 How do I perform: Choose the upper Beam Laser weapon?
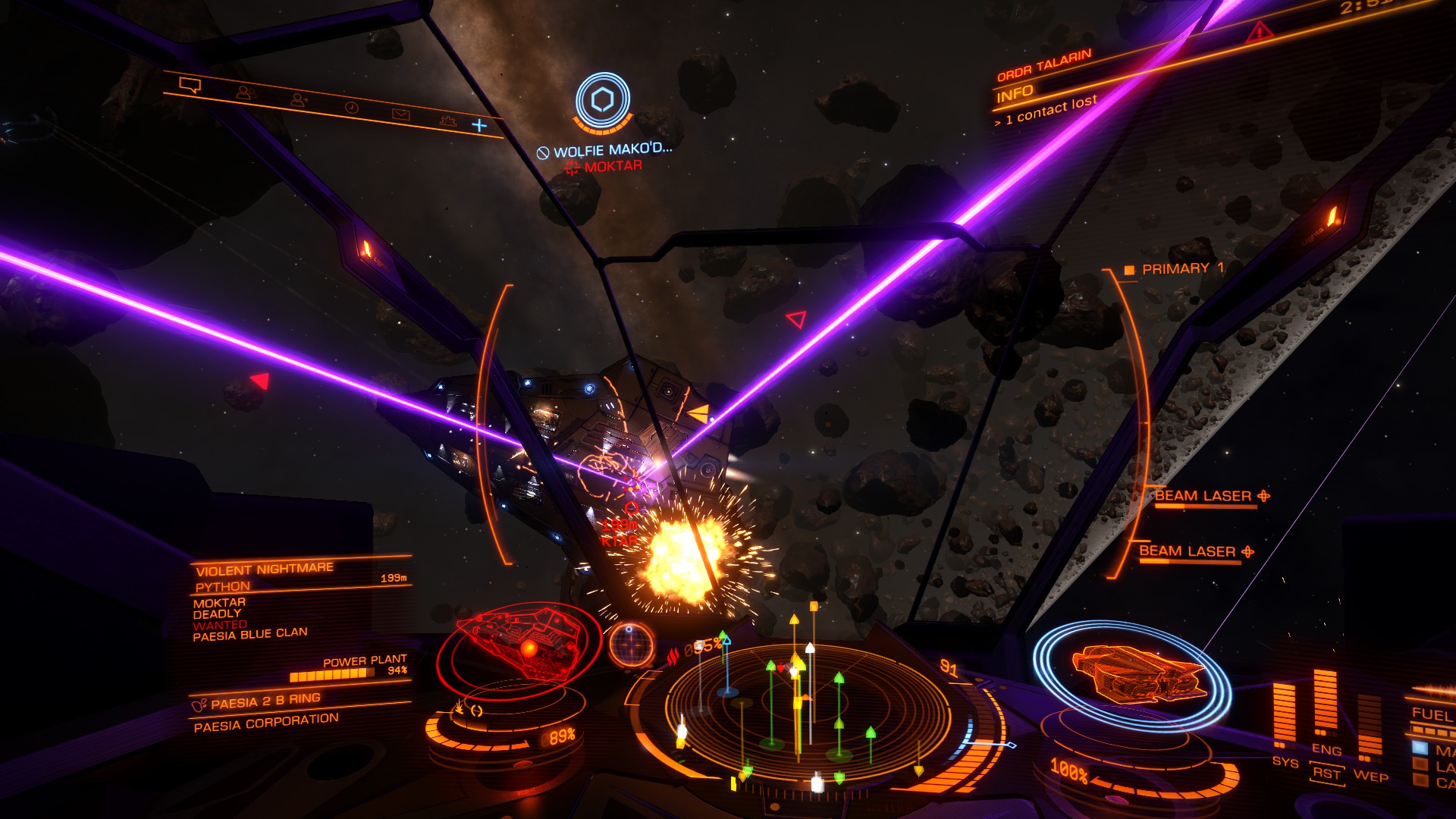1203,497
